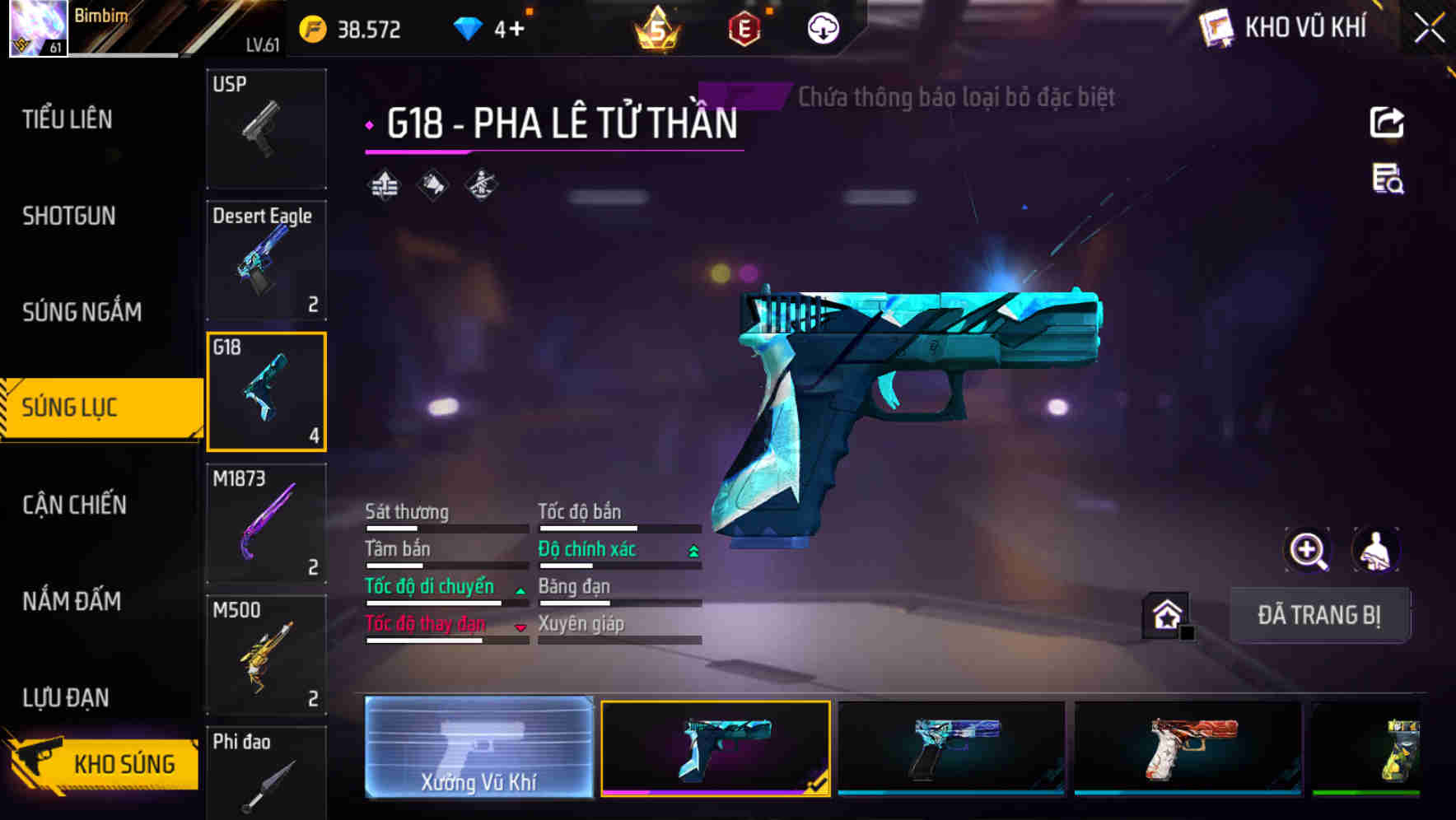Select the upgrade diamond icon below the weapon name
Viewport: 1456px width, 820px height.
click(382, 184)
